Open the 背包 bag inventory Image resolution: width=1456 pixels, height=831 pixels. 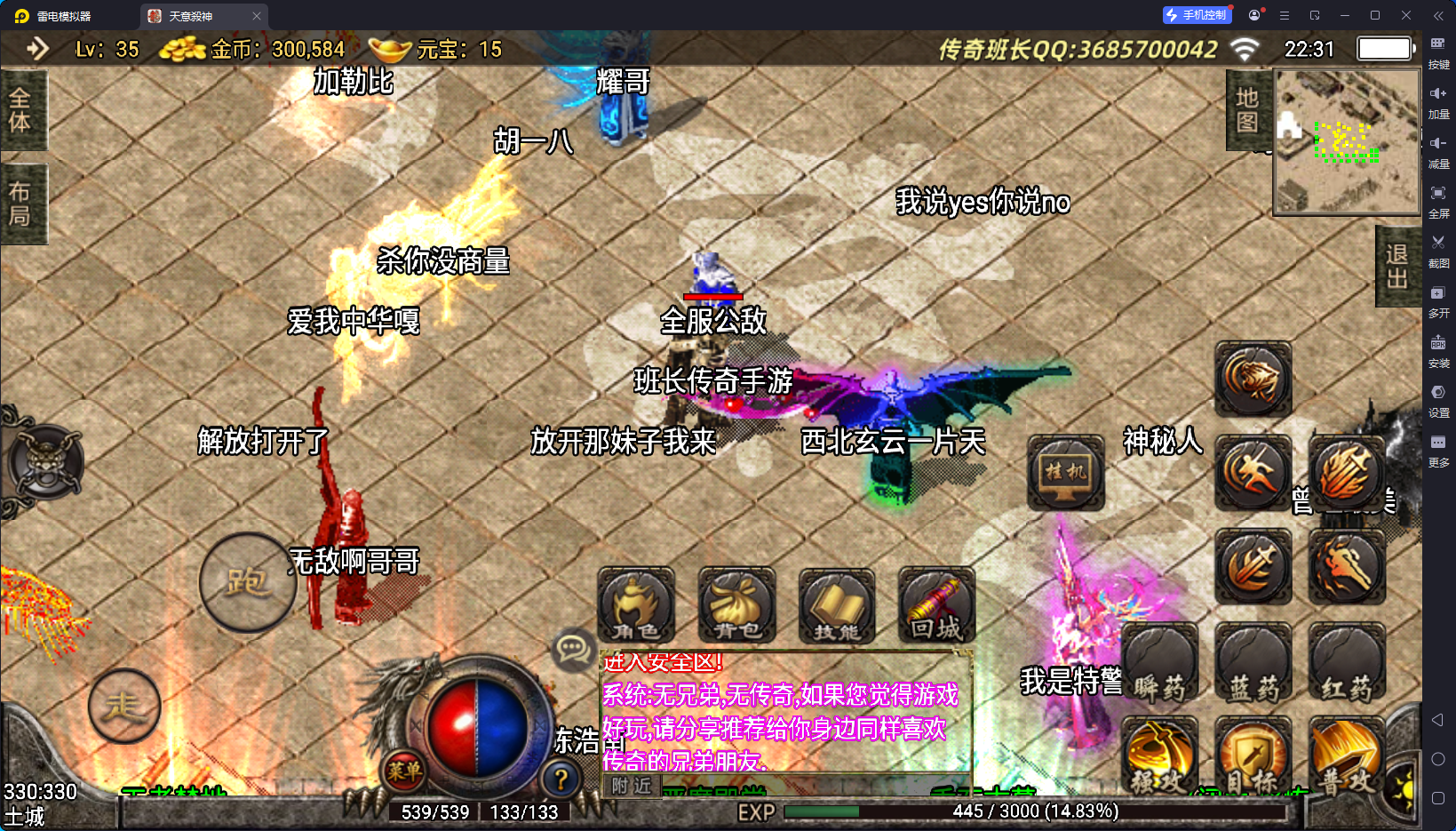(x=736, y=605)
